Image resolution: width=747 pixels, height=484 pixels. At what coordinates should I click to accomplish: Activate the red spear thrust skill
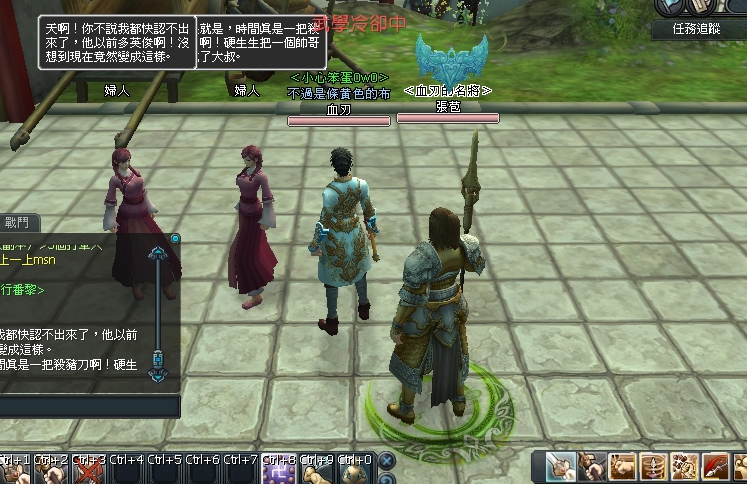click(x=715, y=467)
